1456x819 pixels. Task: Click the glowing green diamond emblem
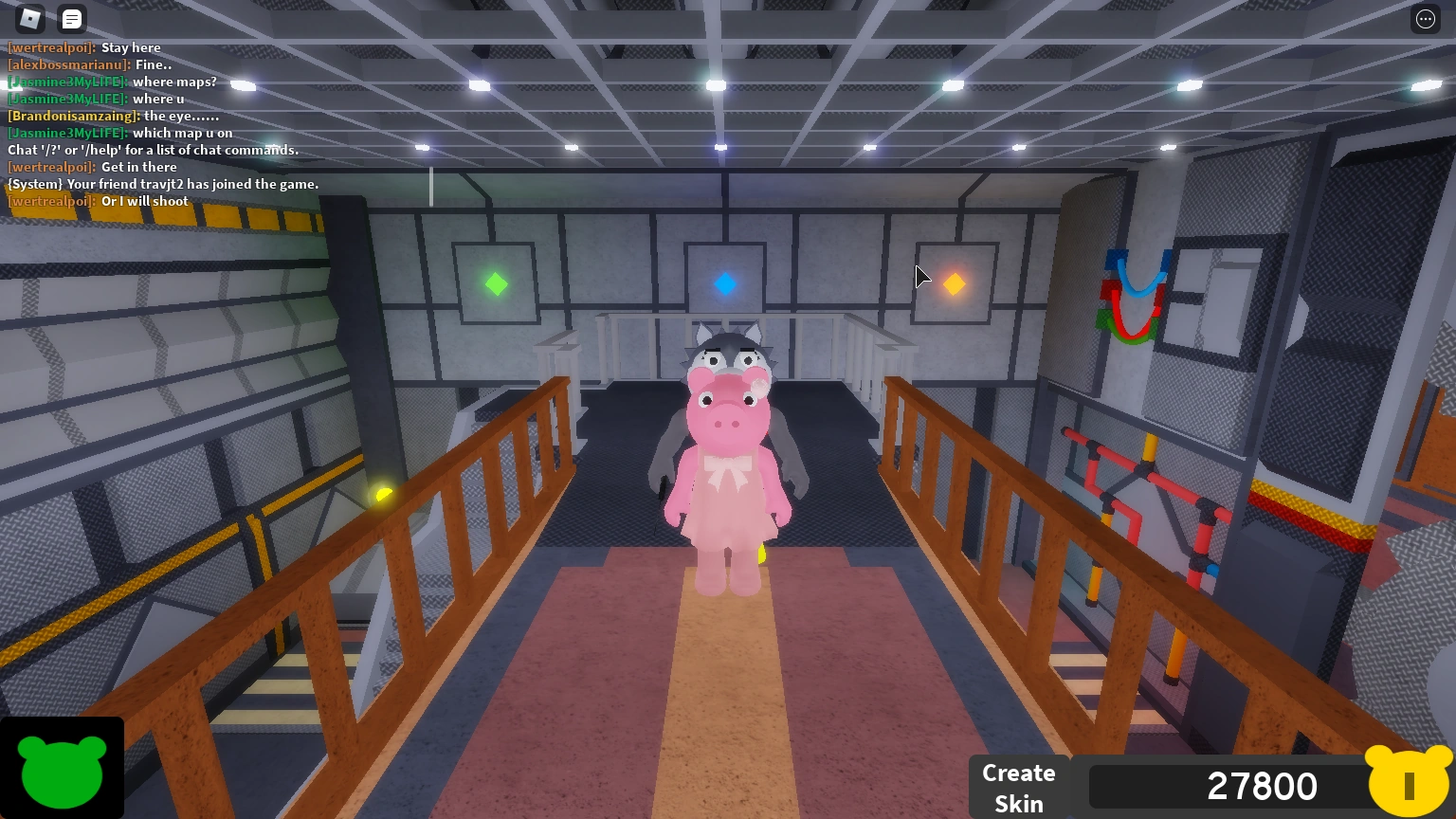tap(495, 283)
